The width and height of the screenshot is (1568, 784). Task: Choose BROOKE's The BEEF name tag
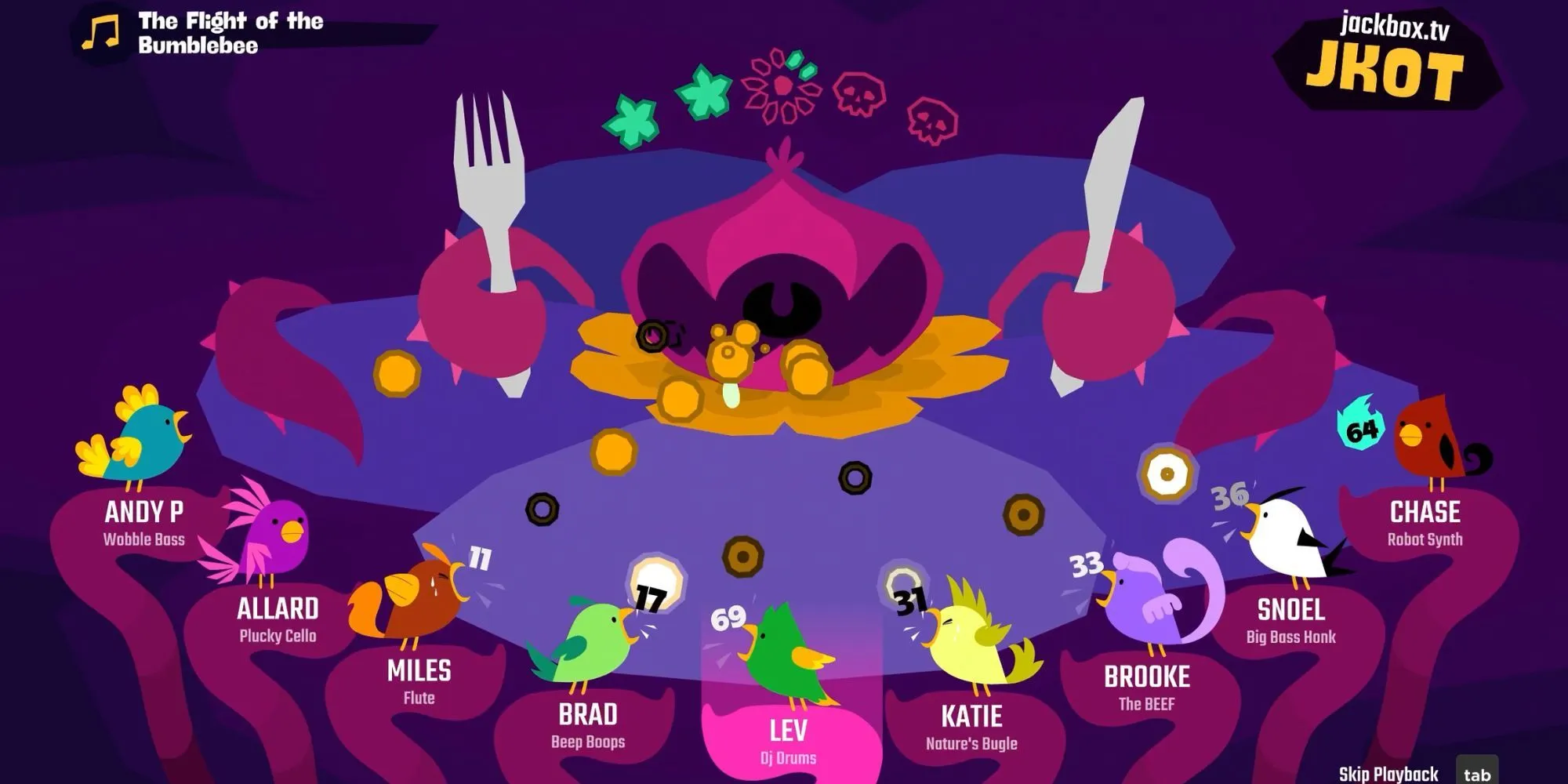[1146, 687]
